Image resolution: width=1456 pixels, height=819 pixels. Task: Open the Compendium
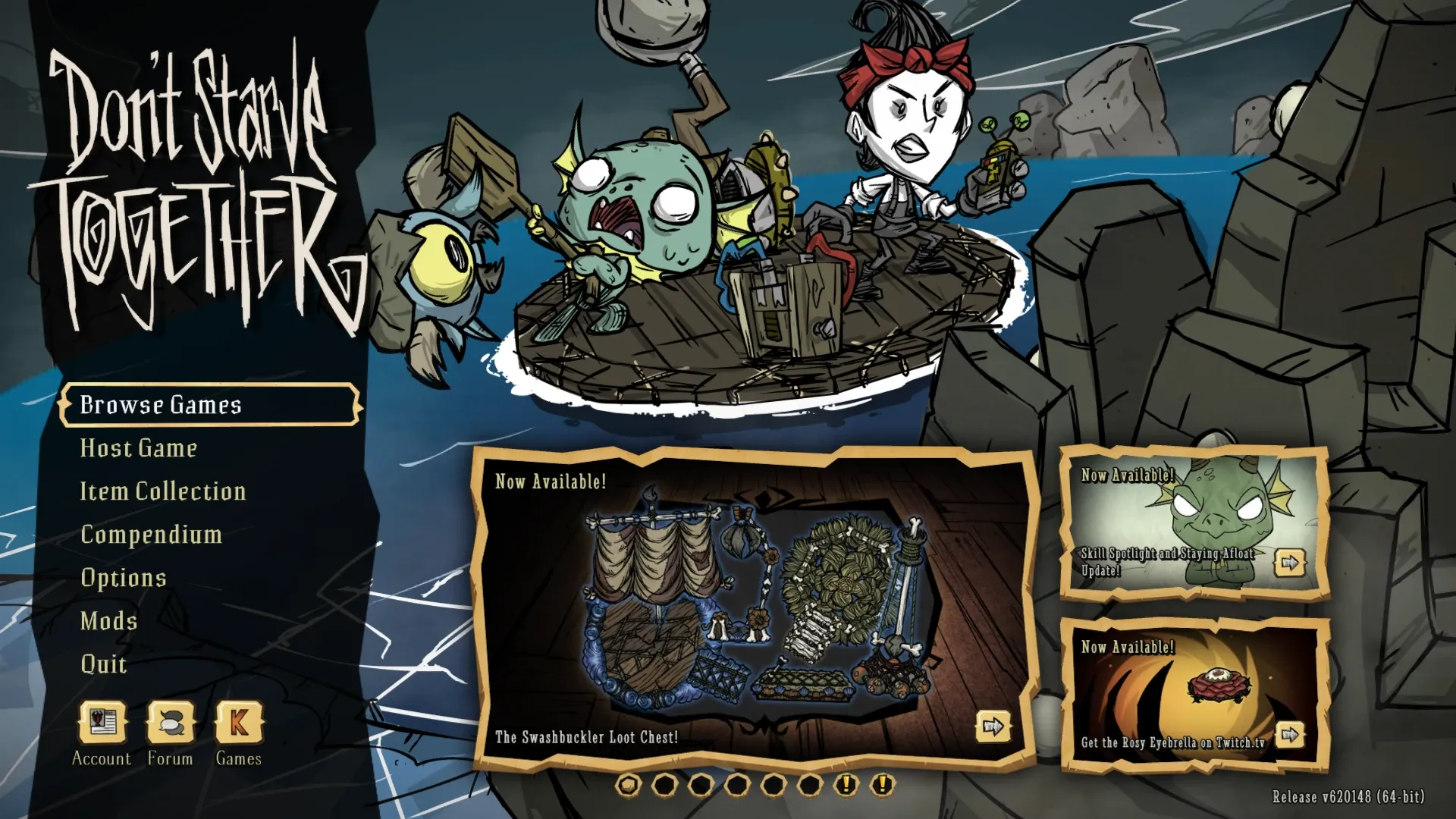click(150, 535)
